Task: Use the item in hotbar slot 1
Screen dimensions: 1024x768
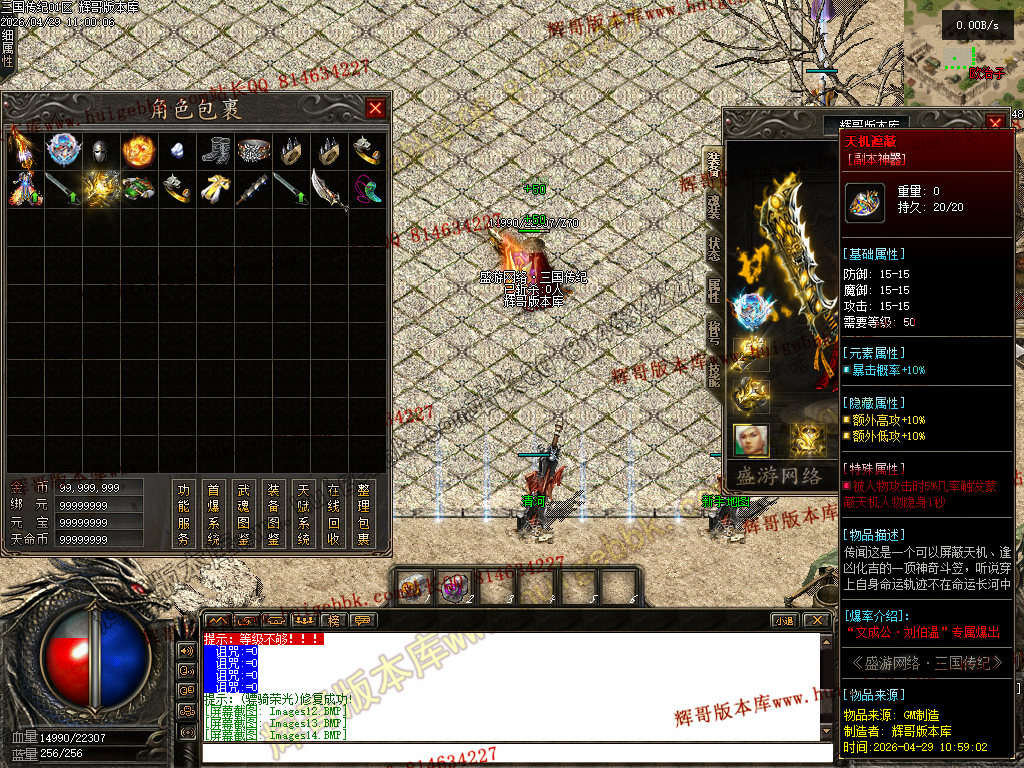Action: (412, 586)
